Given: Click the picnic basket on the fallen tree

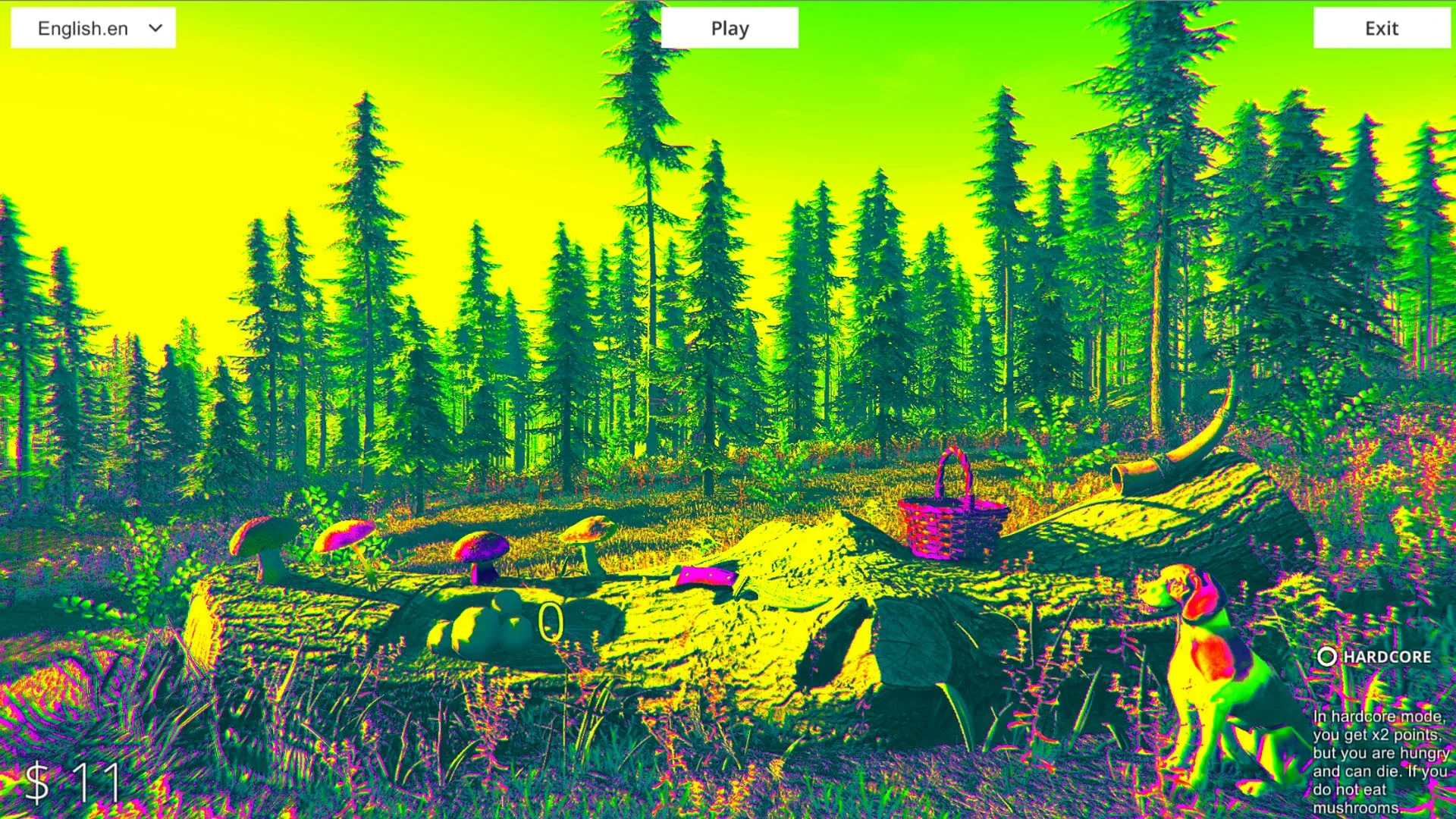Looking at the screenshot, I should (952, 516).
